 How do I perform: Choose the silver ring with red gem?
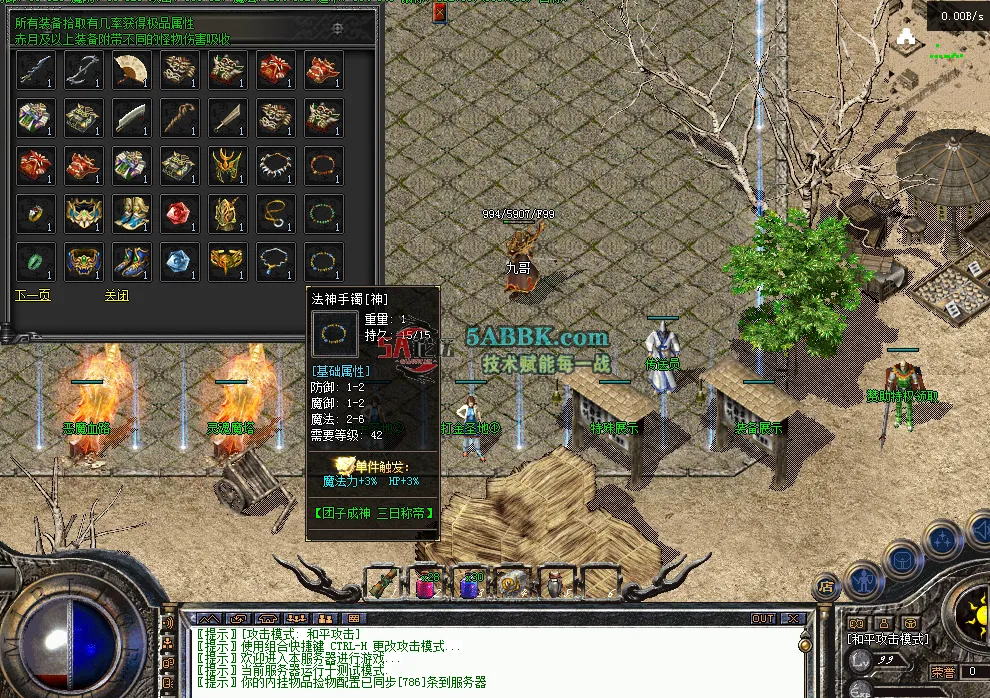click(35, 213)
